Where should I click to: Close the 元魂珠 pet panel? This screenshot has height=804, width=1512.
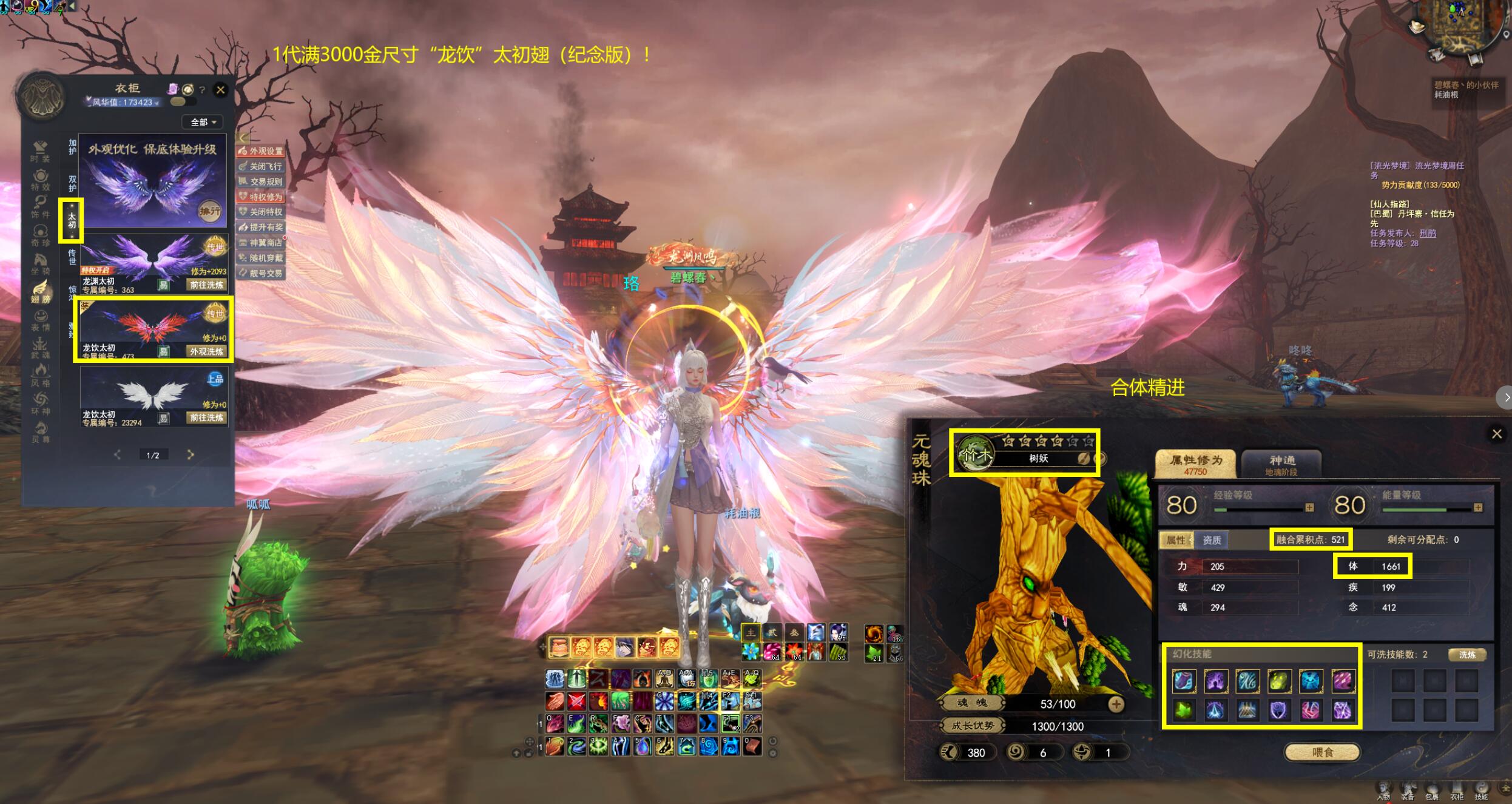(1496, 434)
